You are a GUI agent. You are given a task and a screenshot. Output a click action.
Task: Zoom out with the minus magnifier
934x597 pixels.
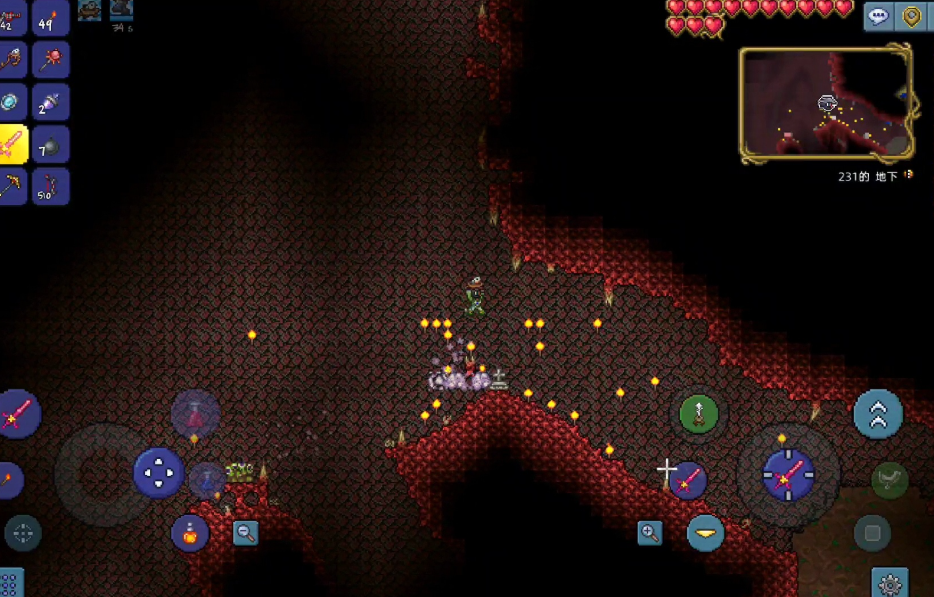click(x=245, y=533)
